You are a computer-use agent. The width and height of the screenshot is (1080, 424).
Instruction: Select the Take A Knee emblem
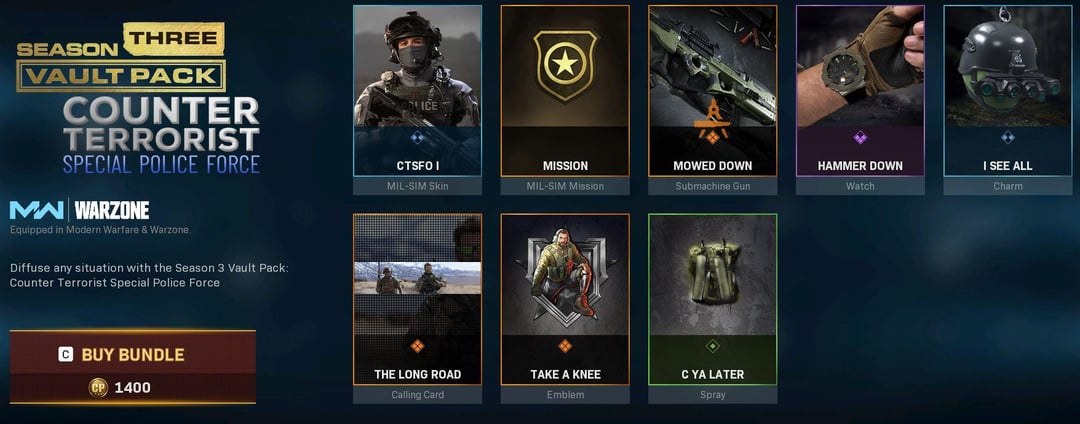click(565, 300)
